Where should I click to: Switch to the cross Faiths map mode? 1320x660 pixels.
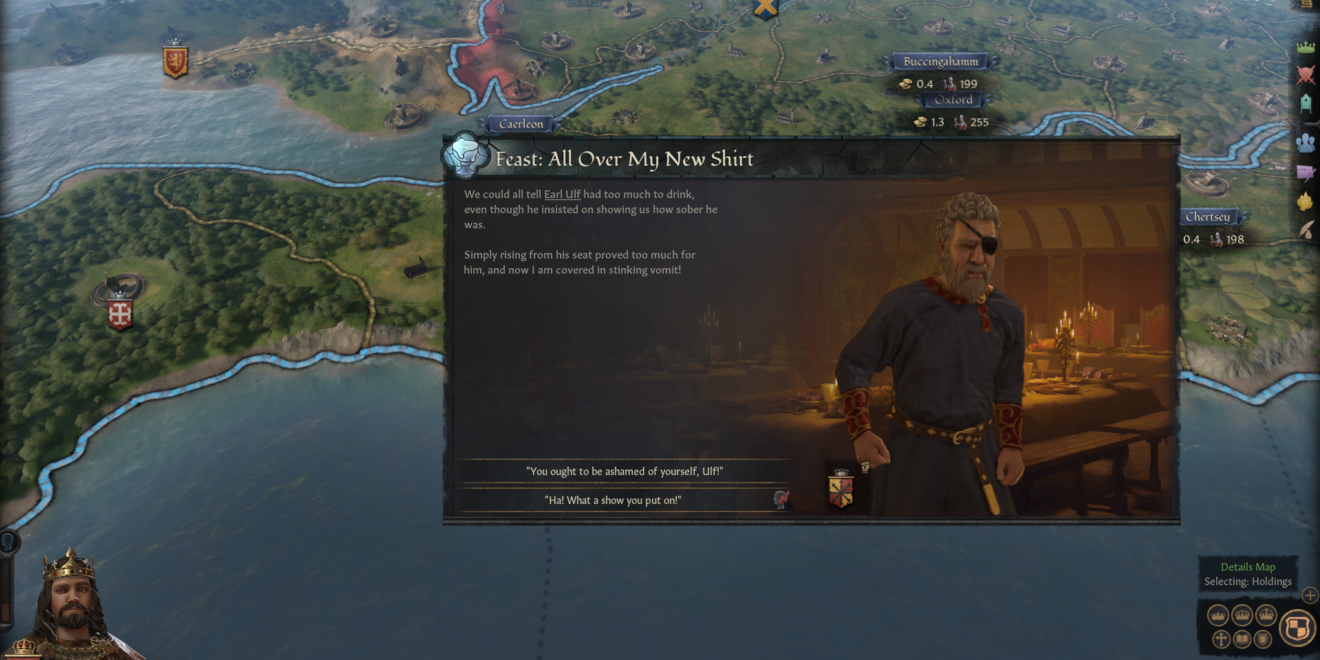point(1221,639)
